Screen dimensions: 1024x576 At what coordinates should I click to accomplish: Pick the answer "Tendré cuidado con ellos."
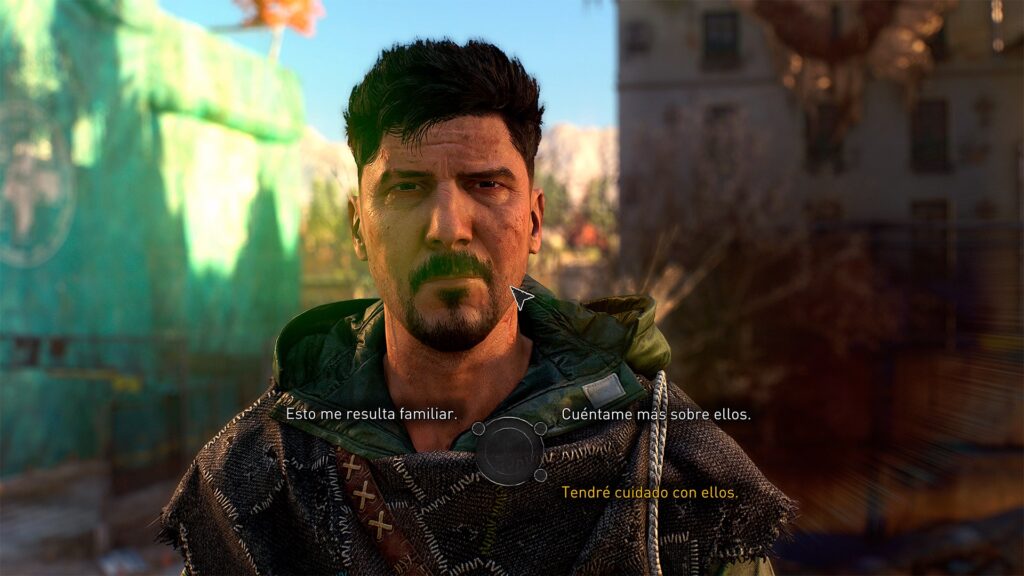coord(649,492)
